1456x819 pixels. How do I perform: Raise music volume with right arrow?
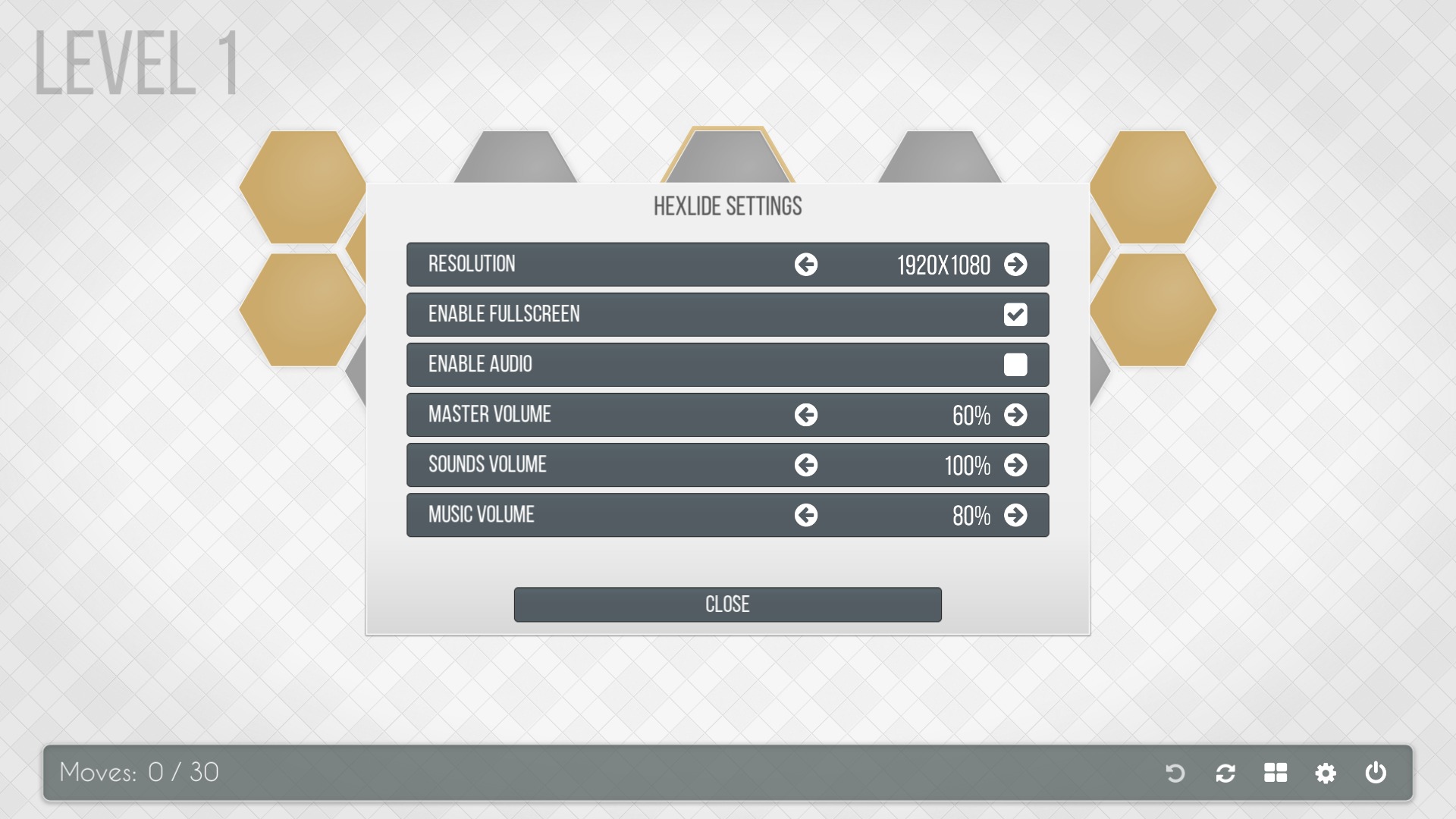[1017, 515]
